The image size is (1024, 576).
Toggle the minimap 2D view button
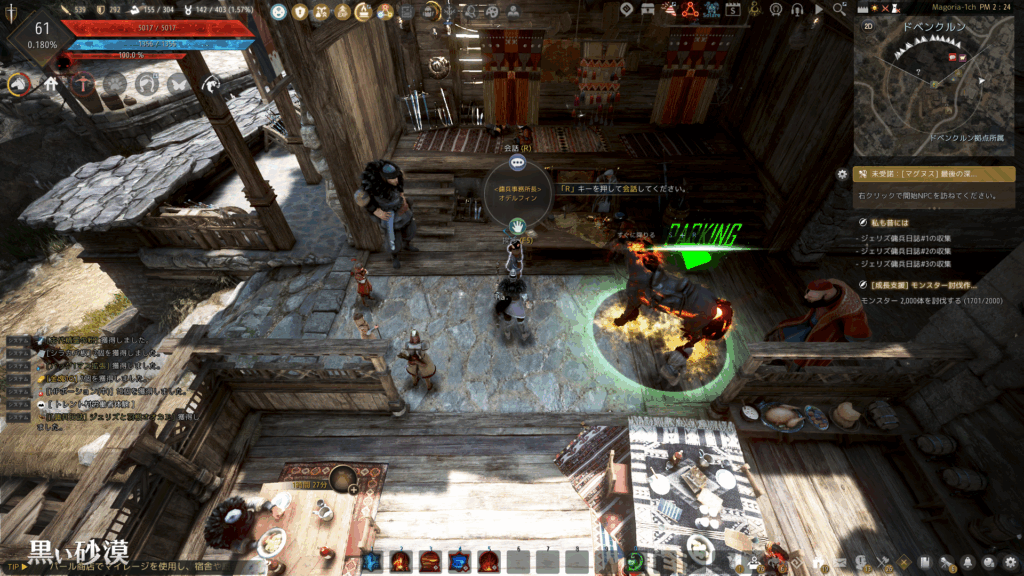pos(868,26)
